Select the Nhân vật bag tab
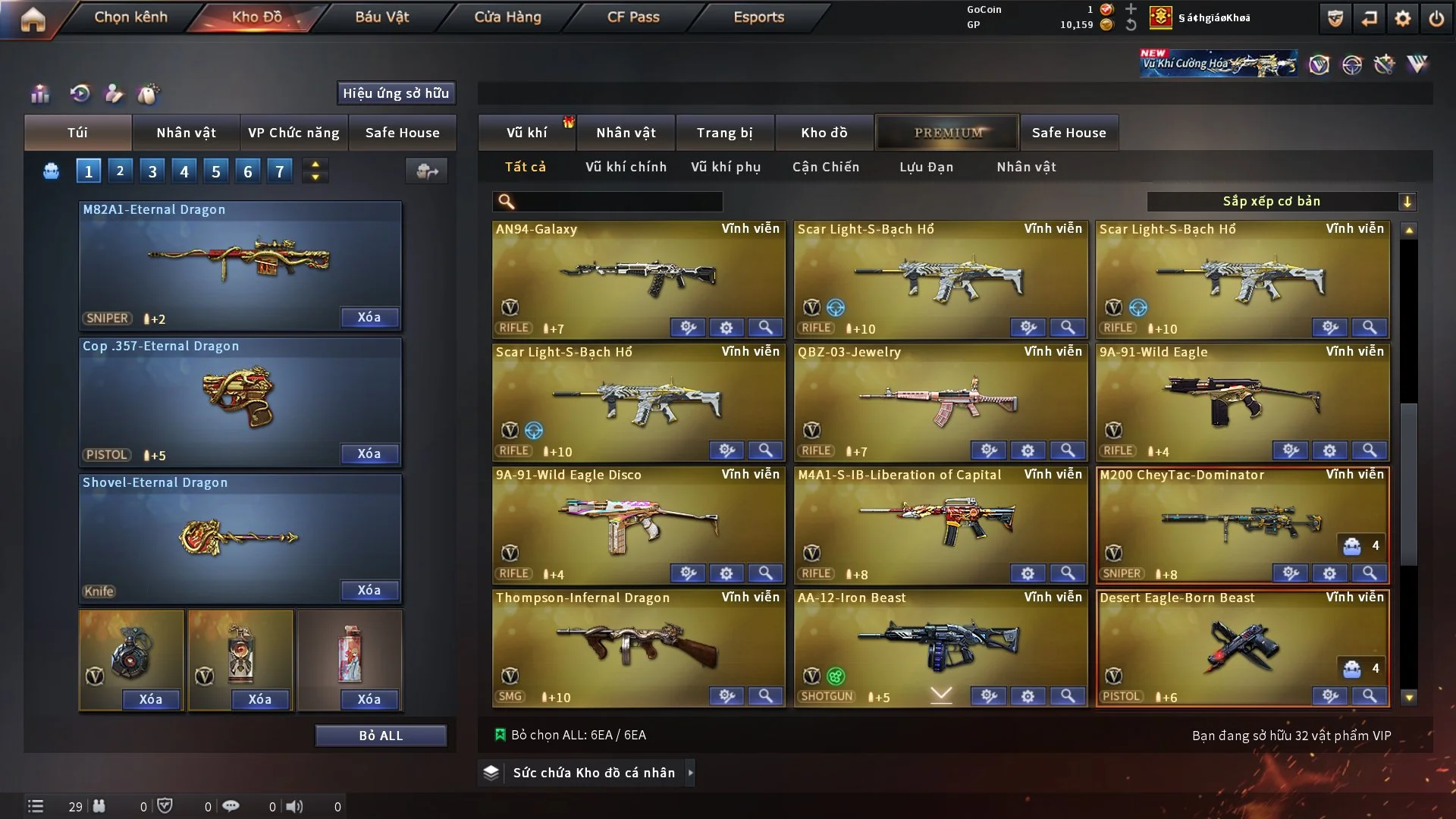 tap(186, 133)
